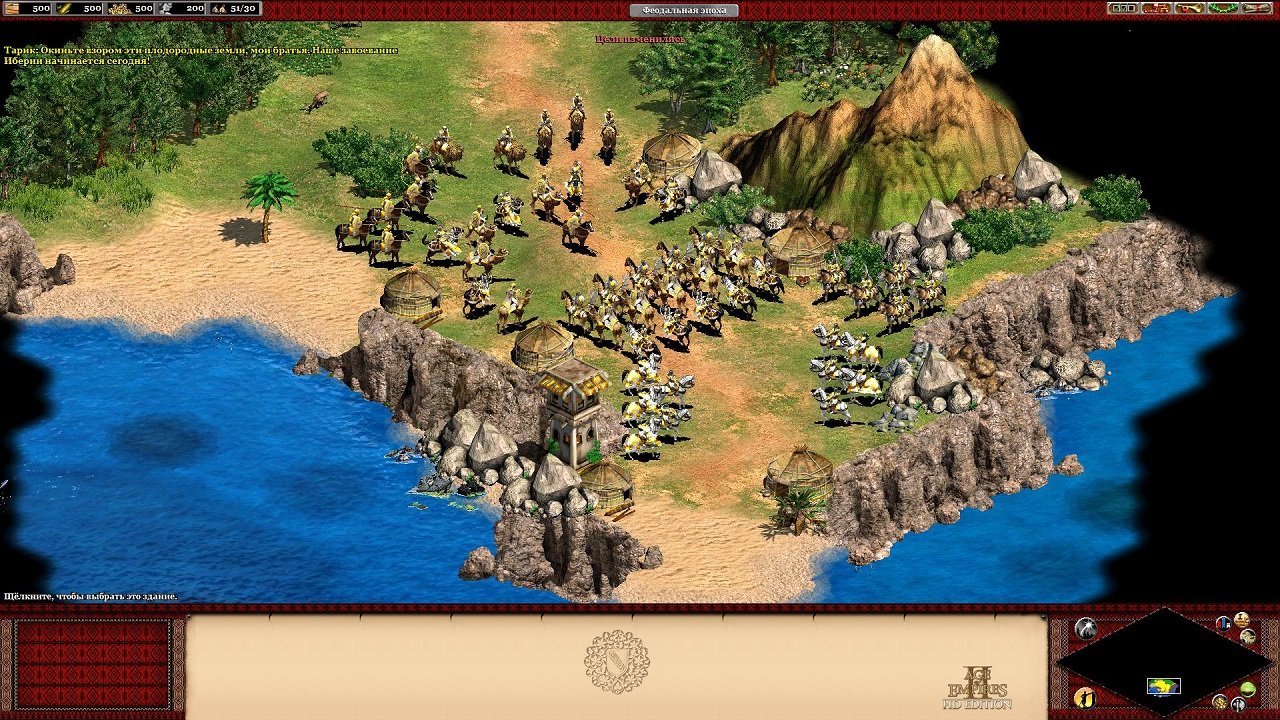Click the blue-red banner icon right of the minimap
Image resolution: width=1280 pixels, height=720 pixels.
point(1222,623)
